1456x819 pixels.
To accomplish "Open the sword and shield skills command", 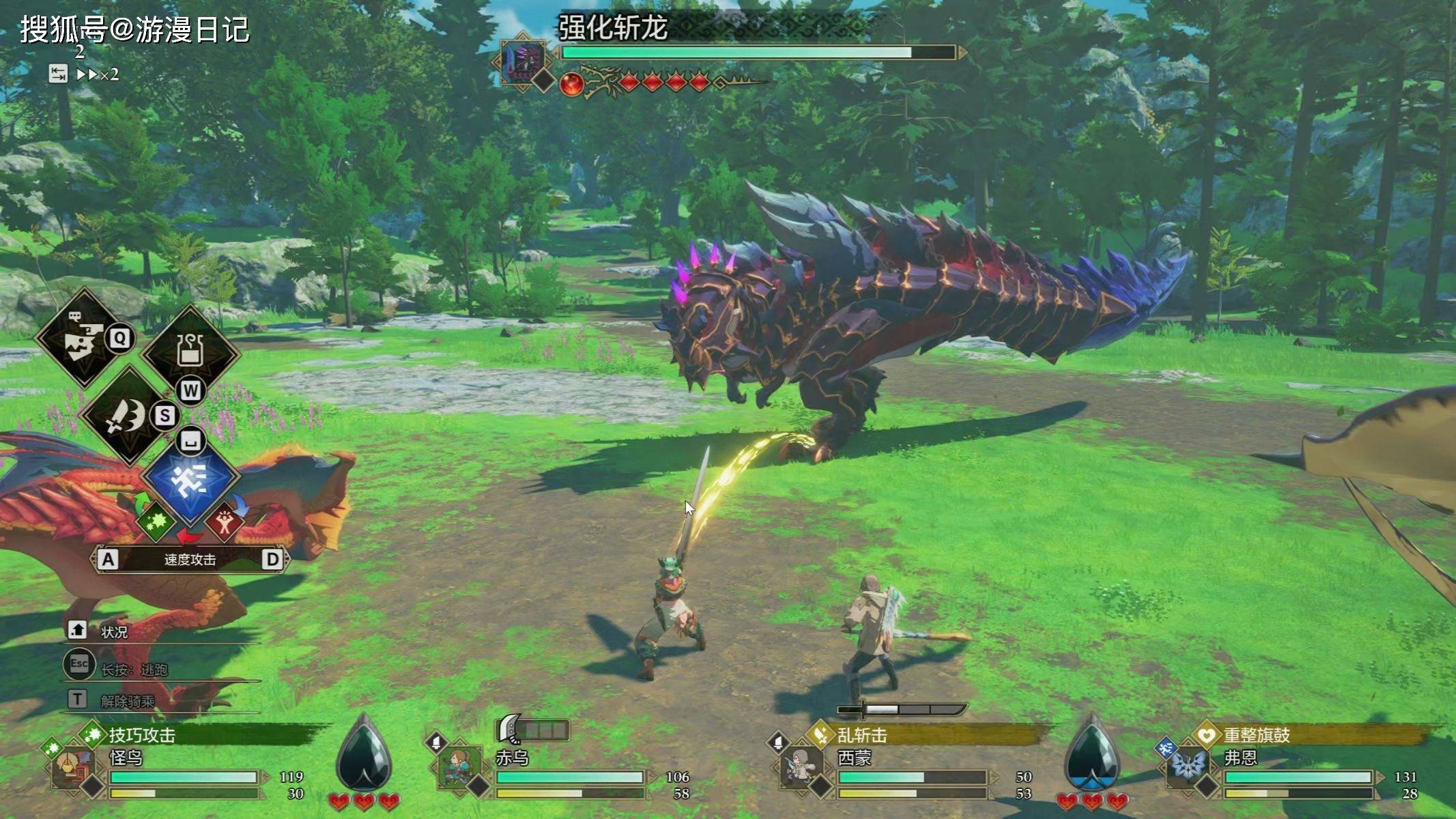I will (x=127, y=415).
